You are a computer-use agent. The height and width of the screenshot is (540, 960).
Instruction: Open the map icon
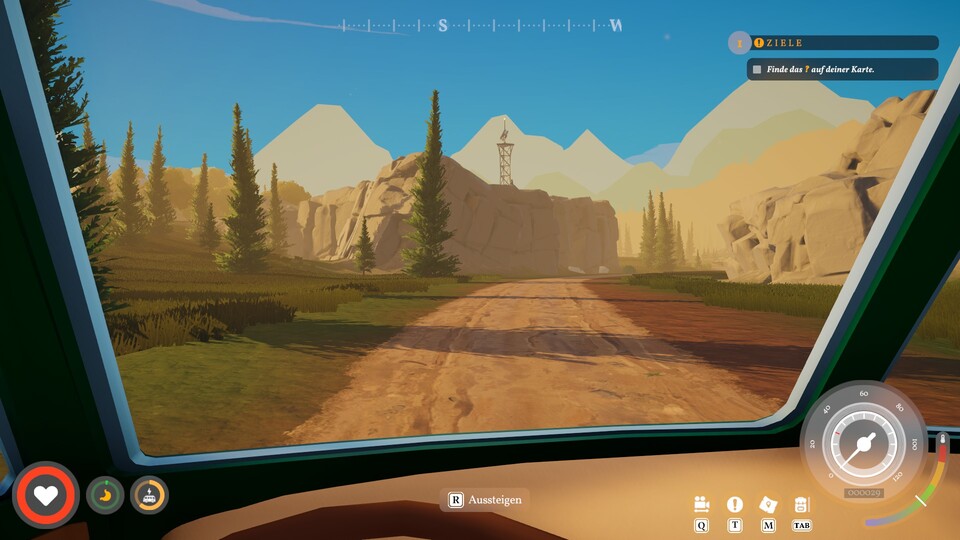(768, 505)
